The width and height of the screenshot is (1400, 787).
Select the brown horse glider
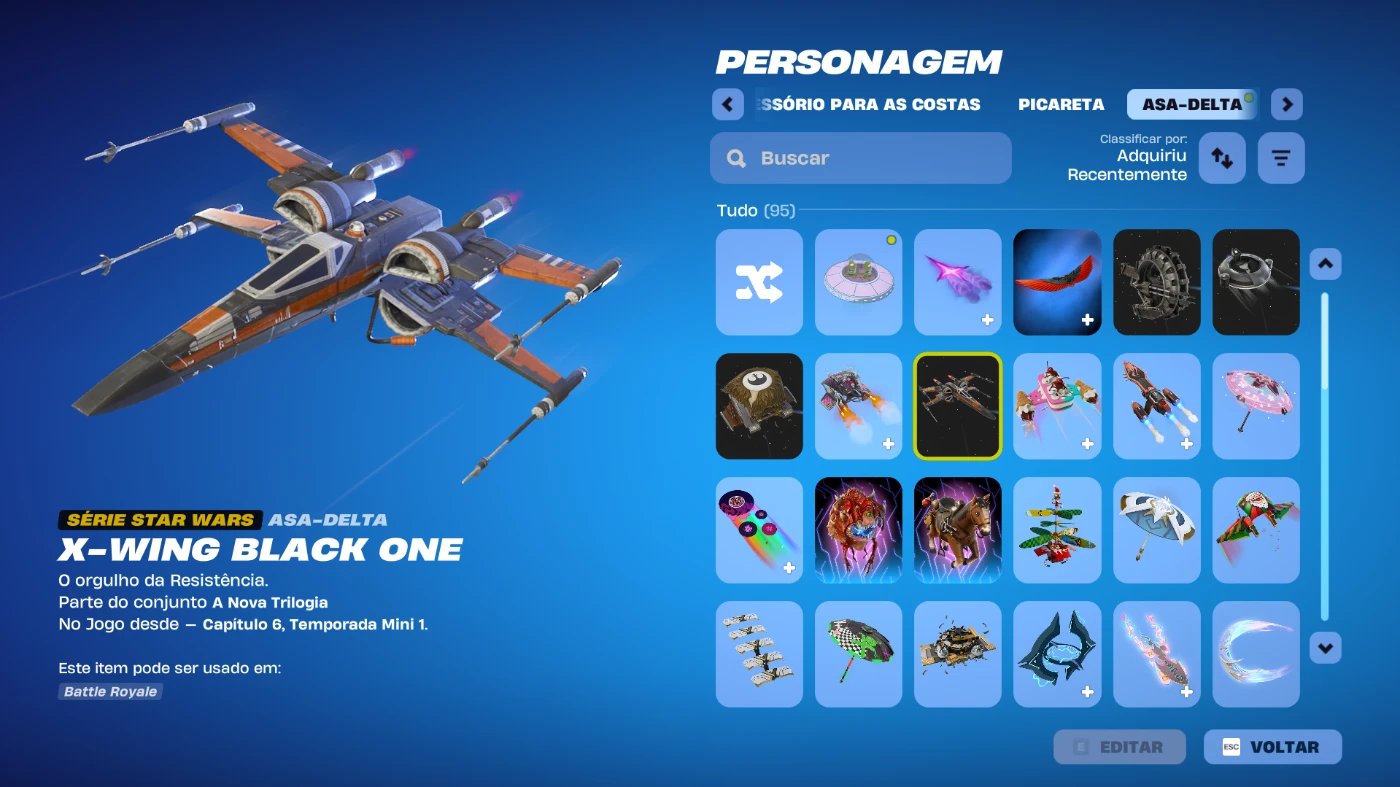(958, 530)
